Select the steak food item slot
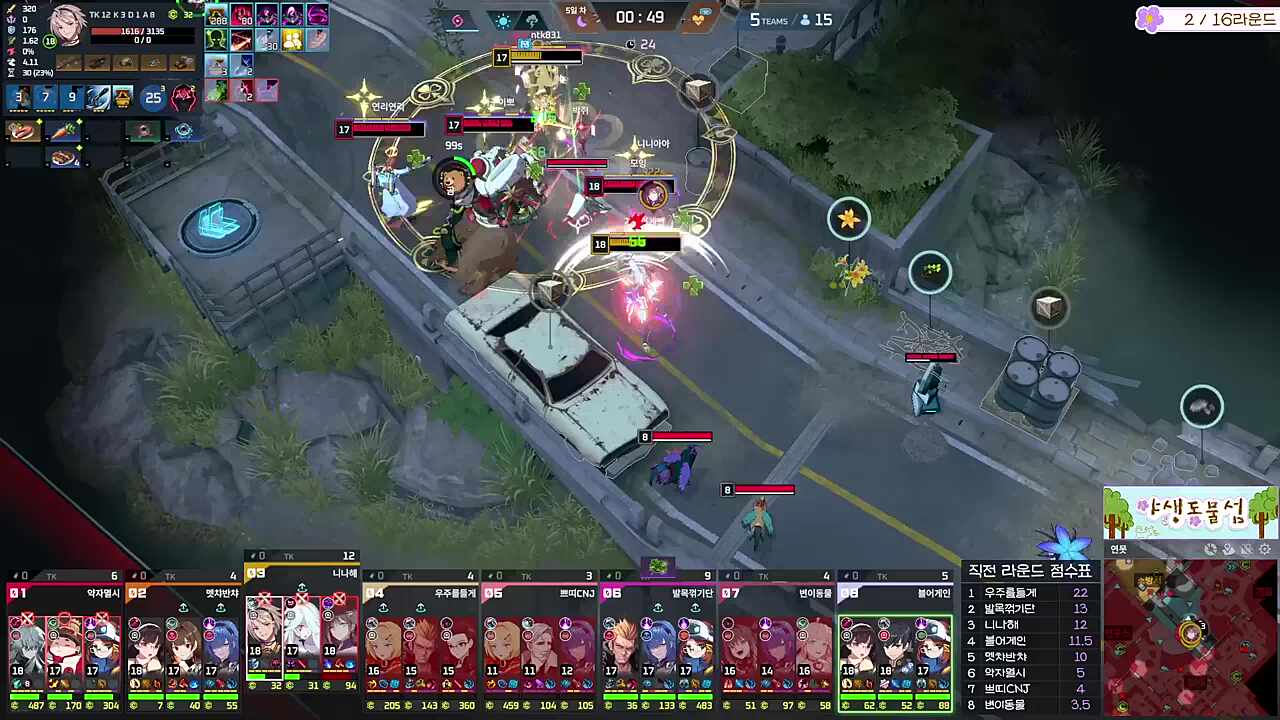Screen dimensions: 1280x720 (x=24, y=131)
